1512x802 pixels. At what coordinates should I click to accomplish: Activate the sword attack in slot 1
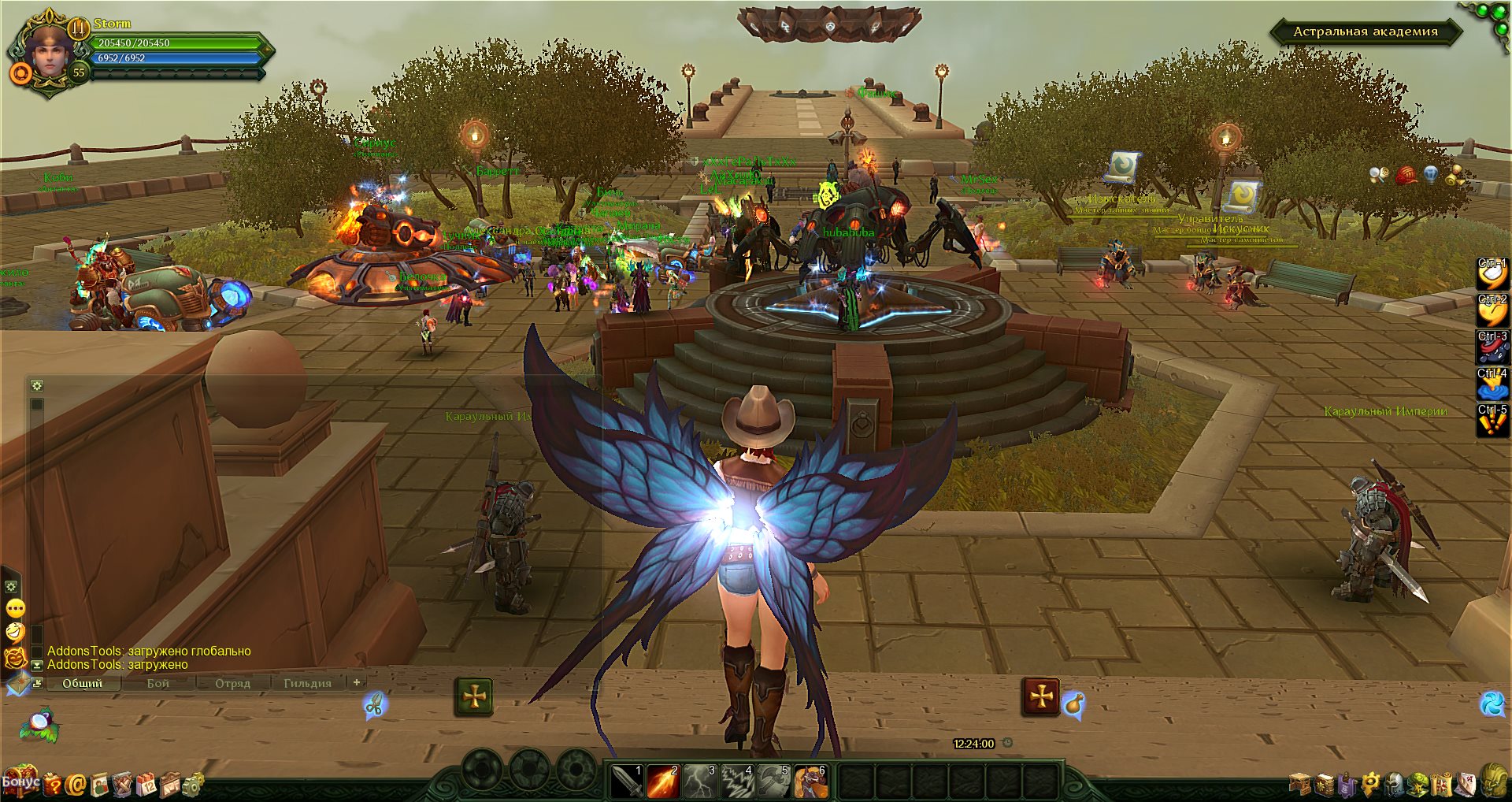627,782
